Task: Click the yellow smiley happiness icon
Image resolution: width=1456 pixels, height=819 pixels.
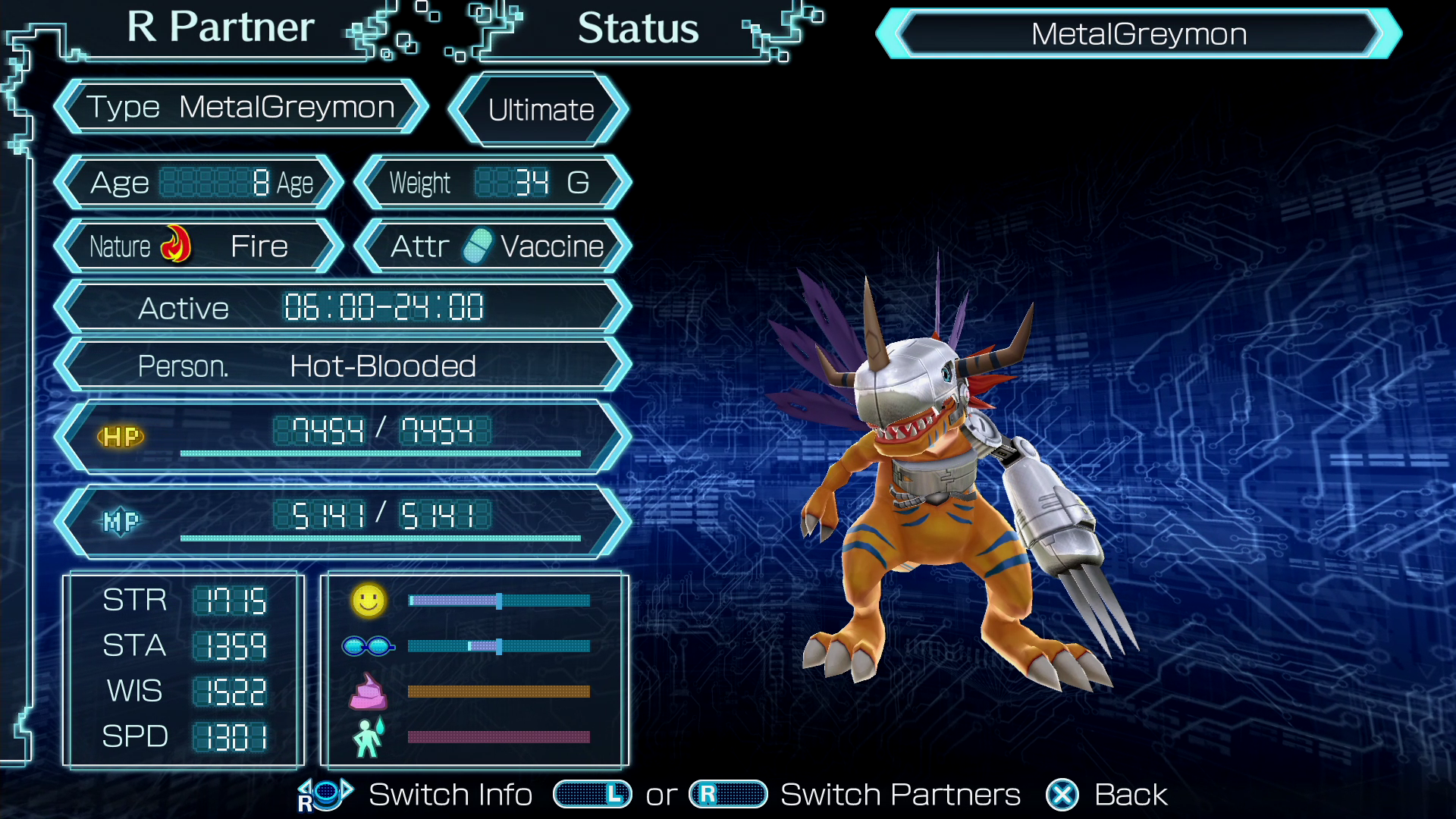Action: click(369, 601)
